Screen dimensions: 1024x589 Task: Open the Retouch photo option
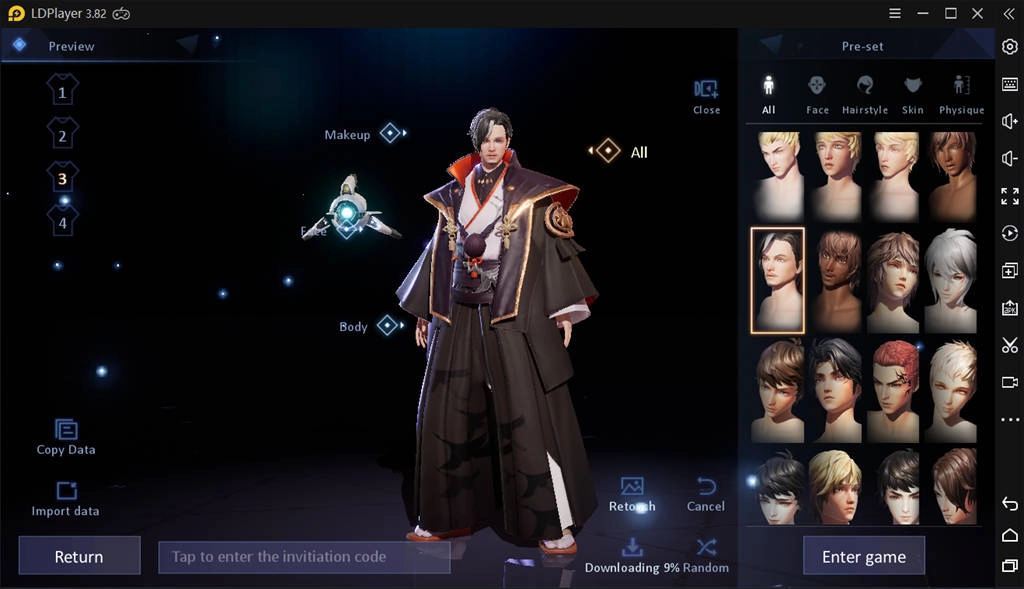pyautogui.click(x=632, y=494)
